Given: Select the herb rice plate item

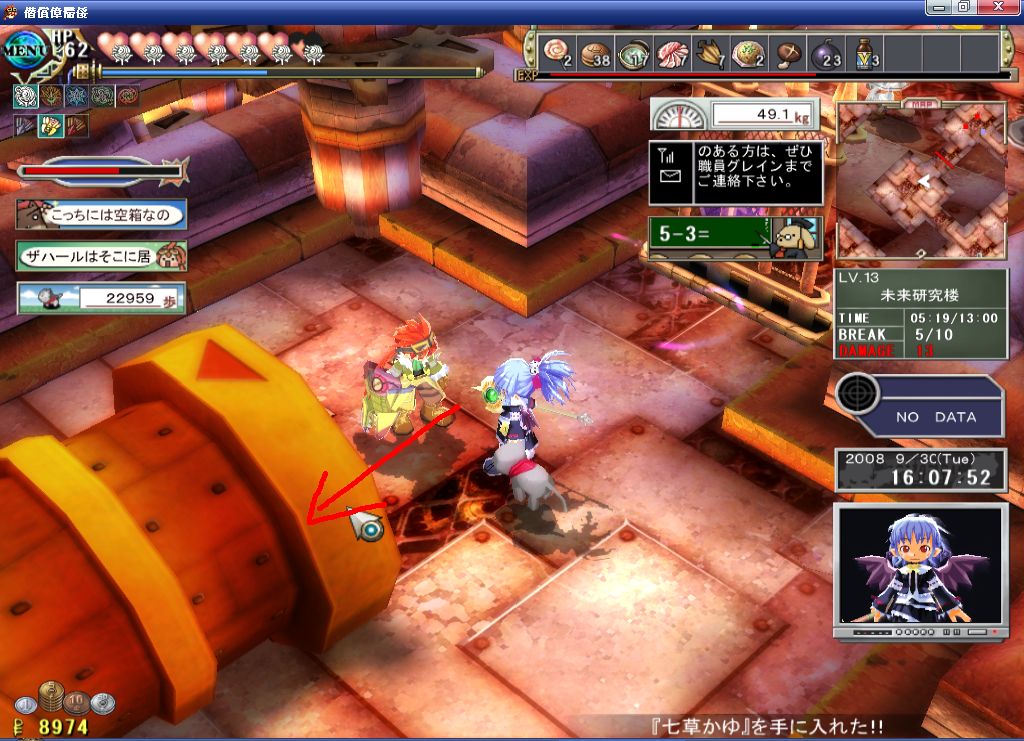Looking at the screenshot, I should coord(748,52).
